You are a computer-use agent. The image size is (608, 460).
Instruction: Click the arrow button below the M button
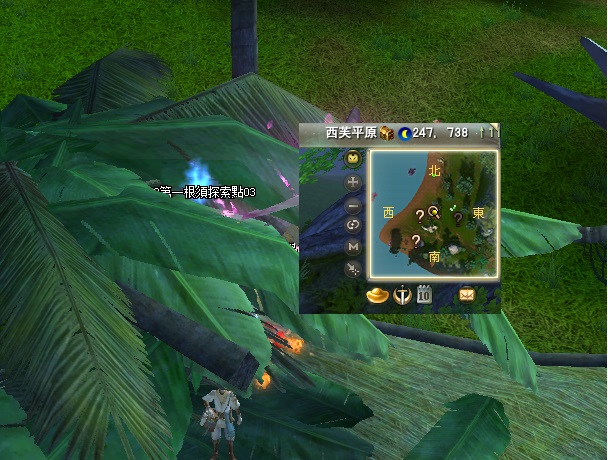tap(353, 268)
